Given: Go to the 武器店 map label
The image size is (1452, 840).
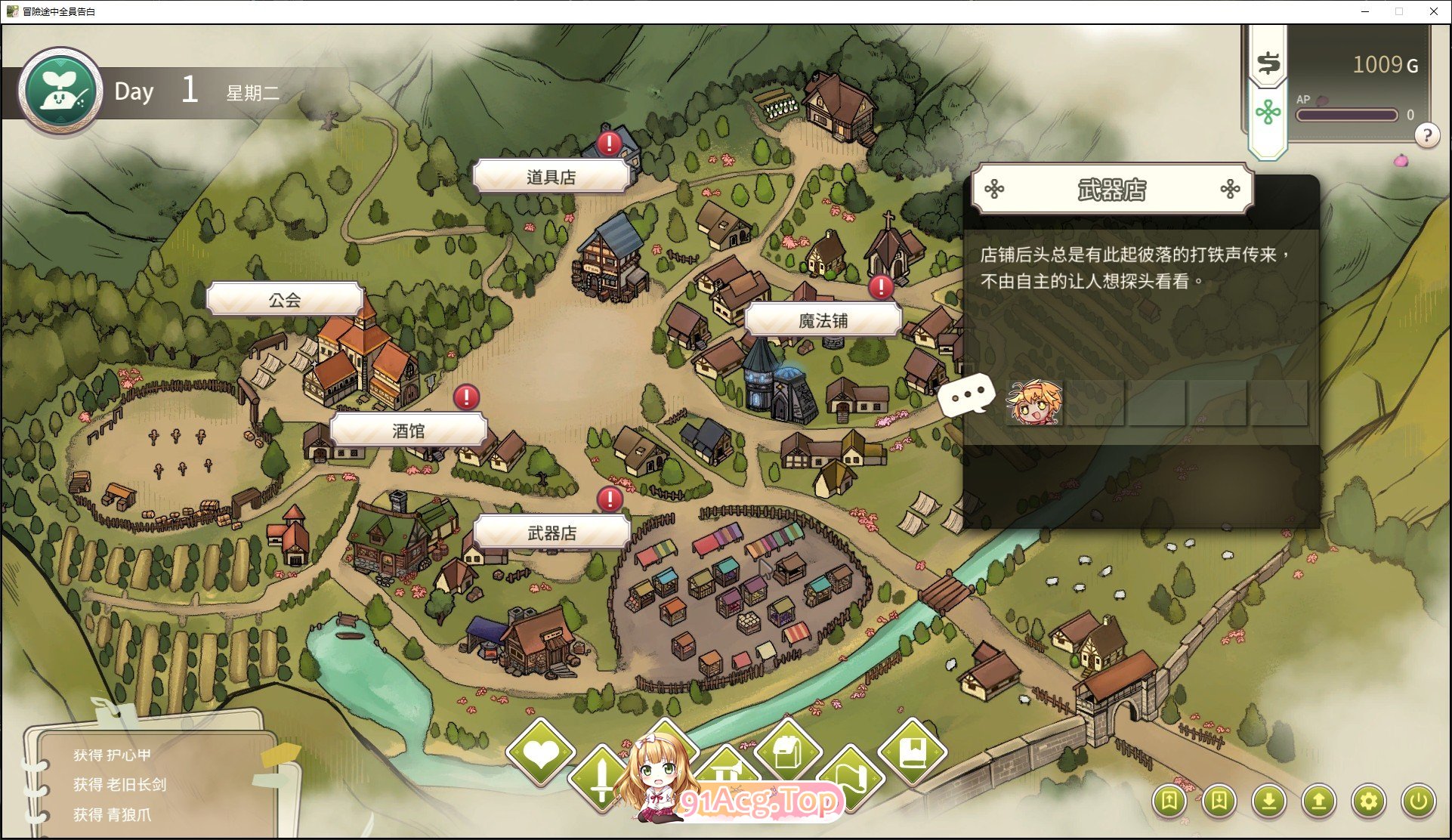Looking at the screenshot, I should (551, 533).
